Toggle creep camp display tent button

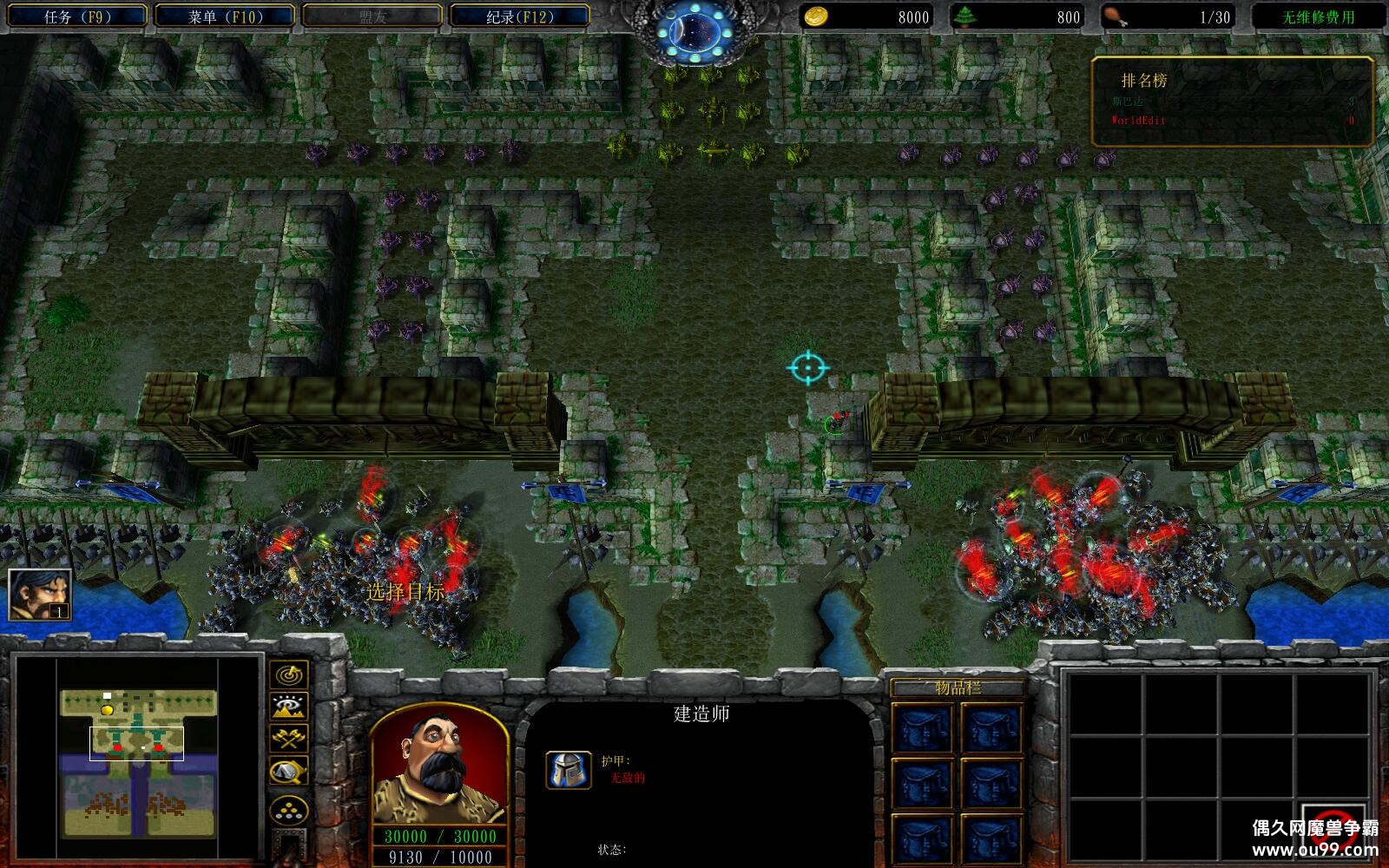pyautogui.click(x=288, y=771)
